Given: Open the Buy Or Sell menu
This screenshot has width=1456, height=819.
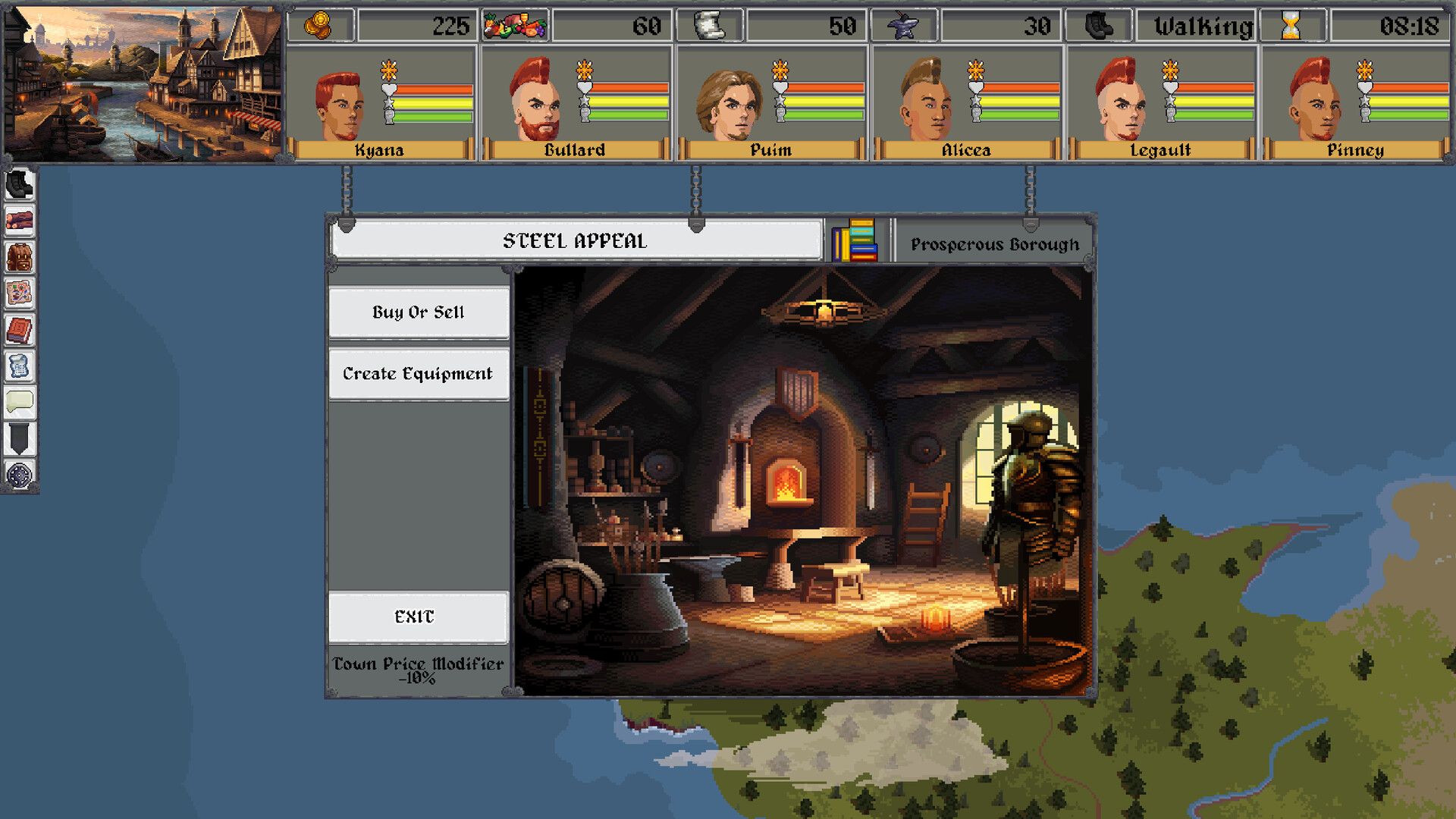Looking at the screenshot, I should (418, 312).
